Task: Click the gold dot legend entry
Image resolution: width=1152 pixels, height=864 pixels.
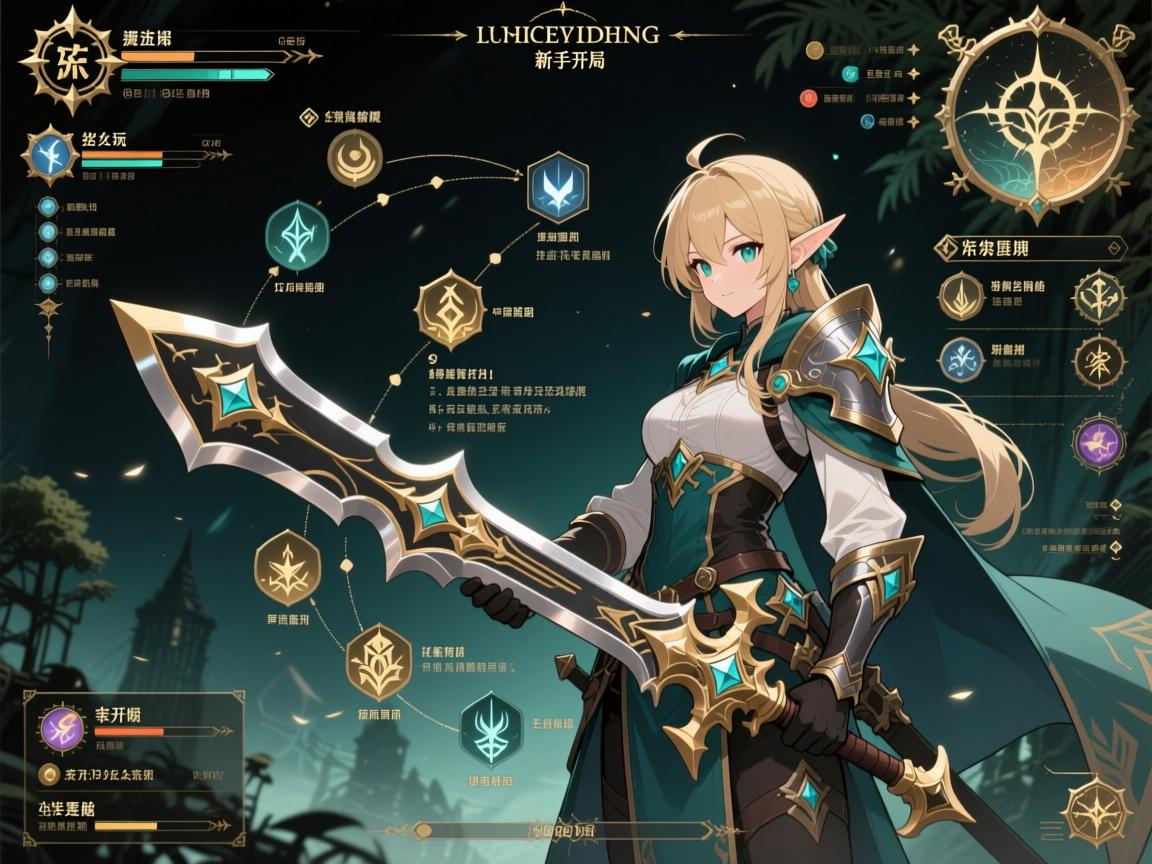Action: click(813, 49)
